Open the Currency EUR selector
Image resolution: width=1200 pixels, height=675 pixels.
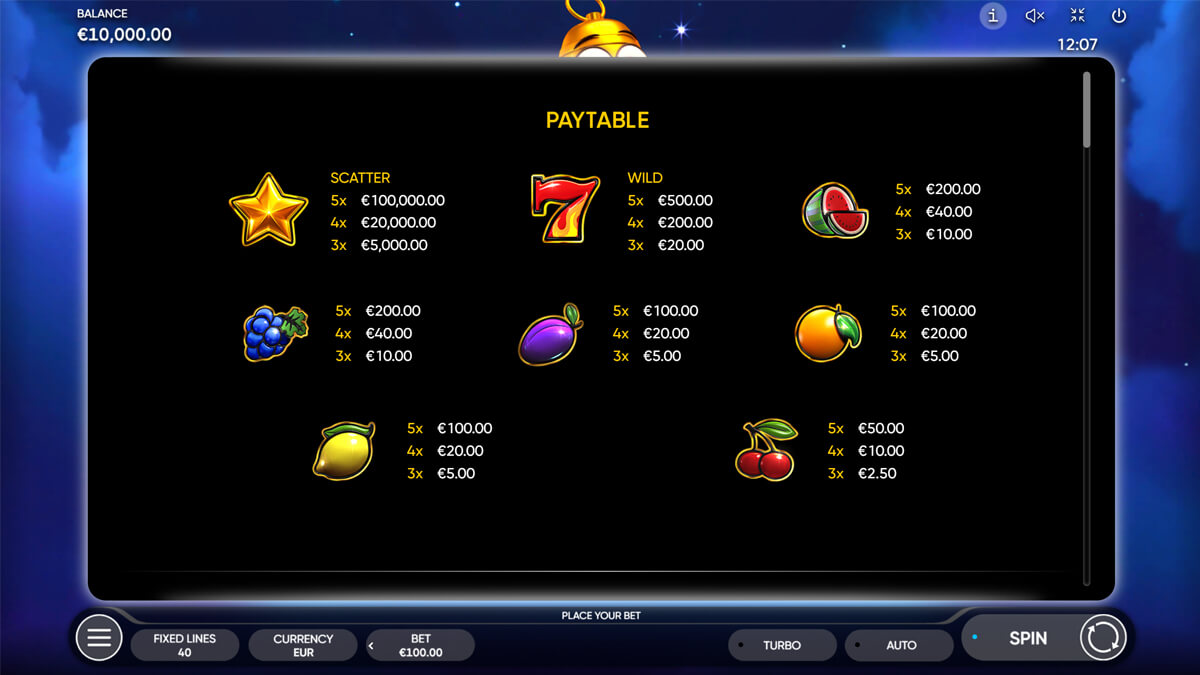click(x=303, y=645)
